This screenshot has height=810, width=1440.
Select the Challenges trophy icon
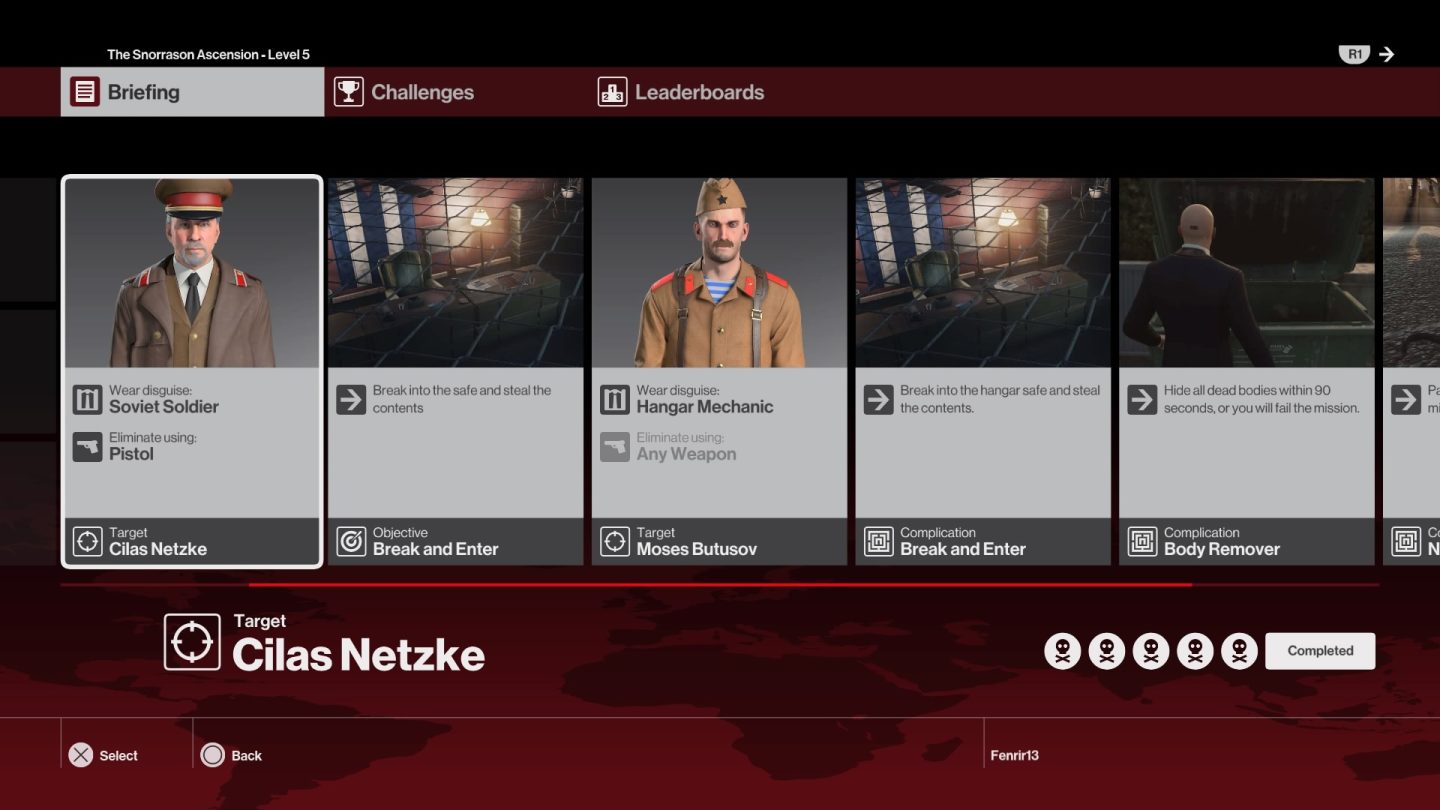point(347,92)
